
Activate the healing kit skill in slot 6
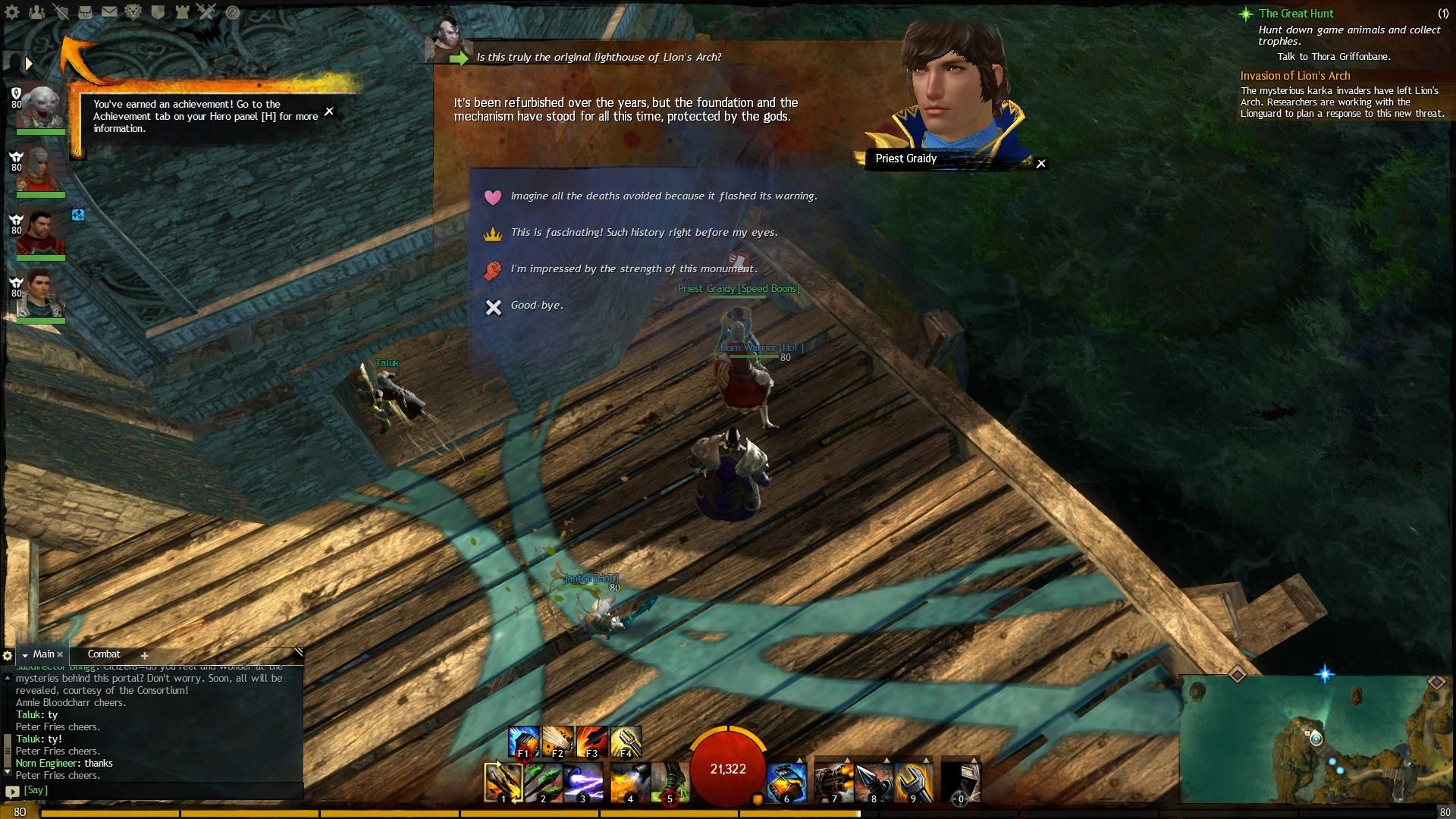tap(786, 783)
